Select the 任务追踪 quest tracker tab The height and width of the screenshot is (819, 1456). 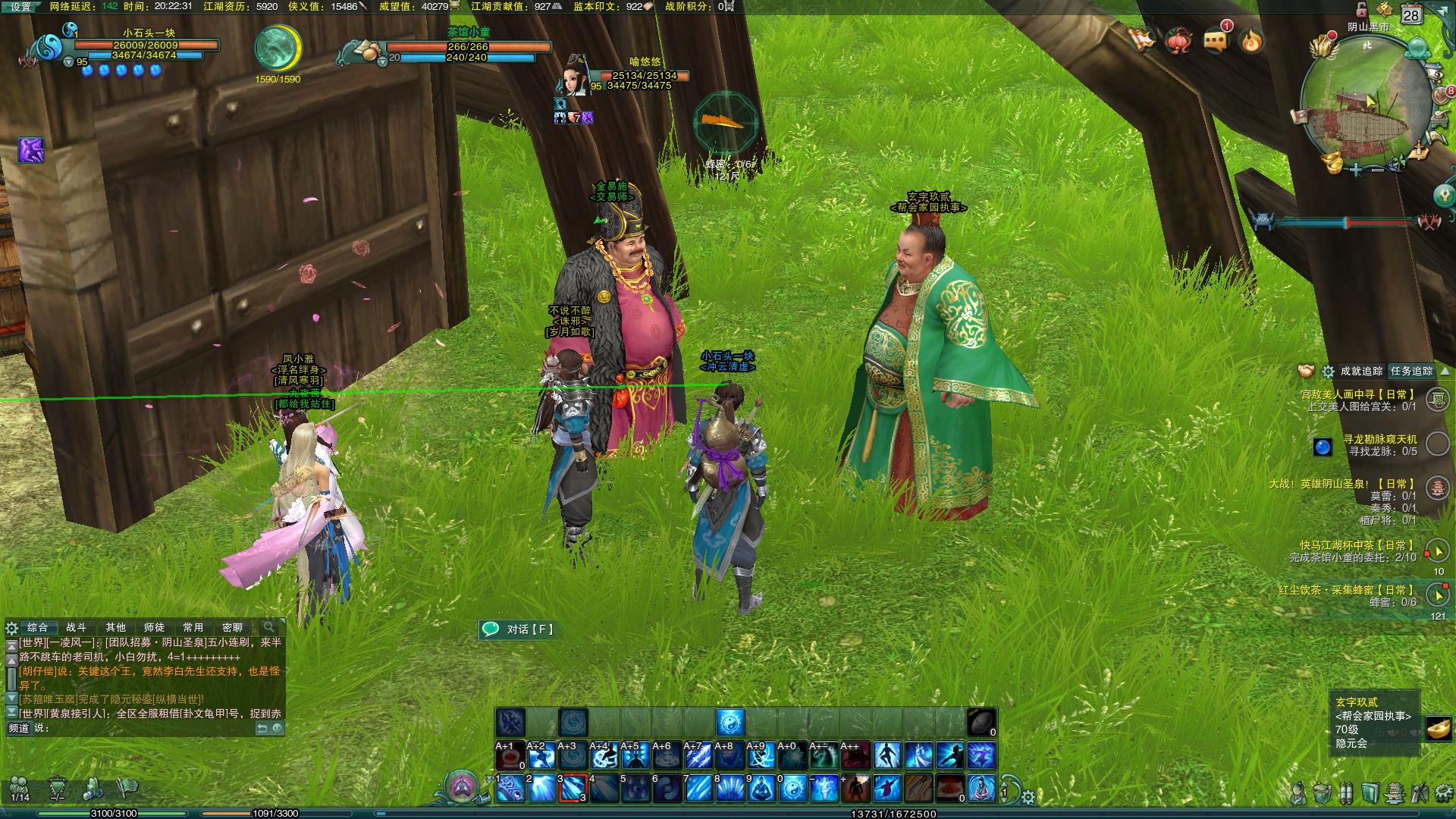click(1411, 371)
